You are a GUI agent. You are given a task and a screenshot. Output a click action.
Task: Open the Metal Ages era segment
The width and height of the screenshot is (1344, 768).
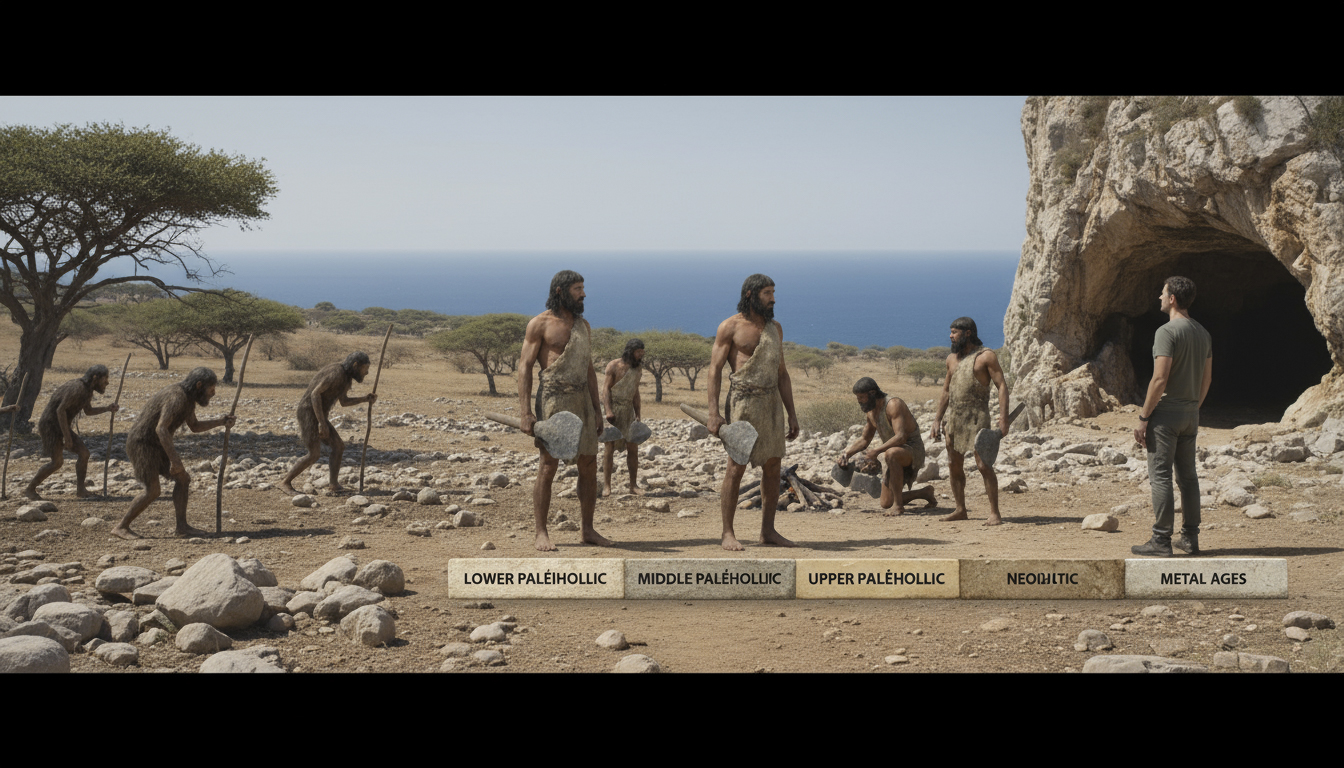pos(1205,579)
